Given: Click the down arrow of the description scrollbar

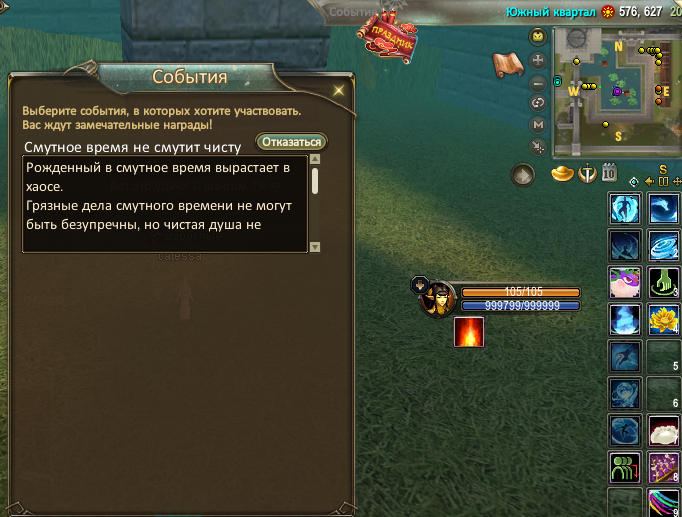Looking at the screenshot, I should click(315, 246).
